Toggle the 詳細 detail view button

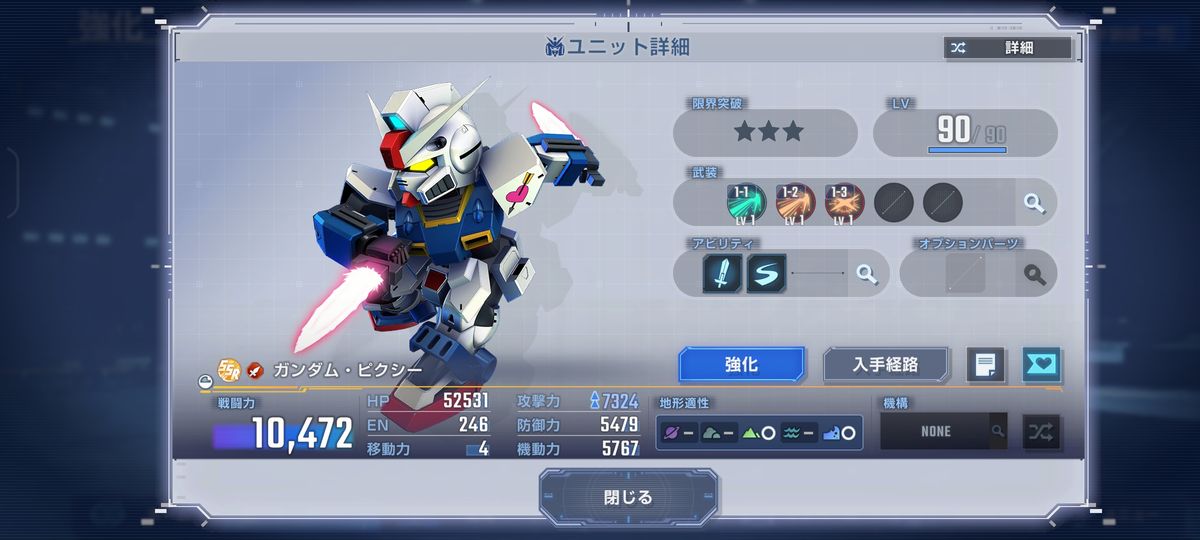[x=1007, y=48]
